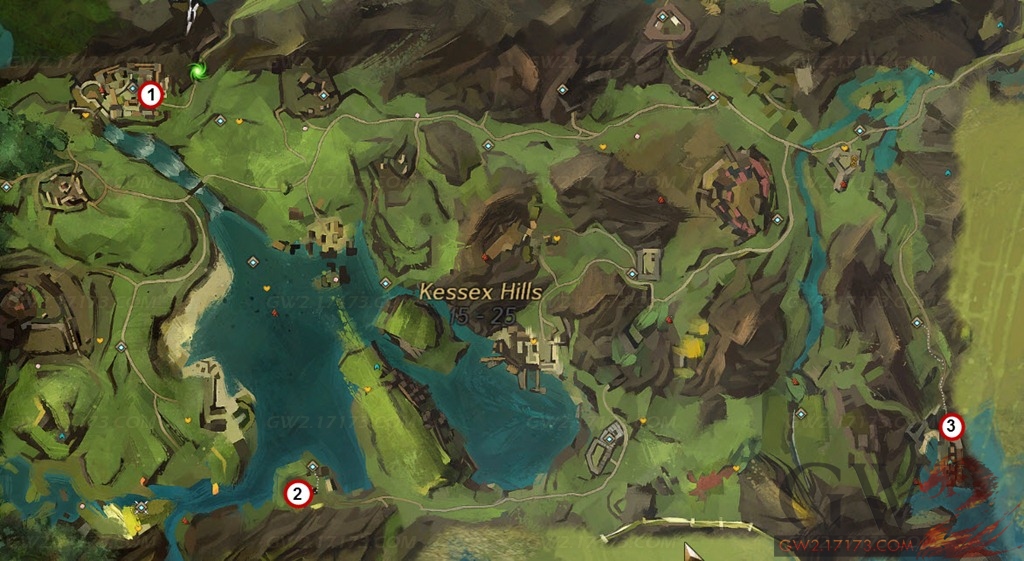The width and height of the screenshot is (1024, 561).
Task: Select the numbered map marker 2
Action: click(x=296, y=493)
